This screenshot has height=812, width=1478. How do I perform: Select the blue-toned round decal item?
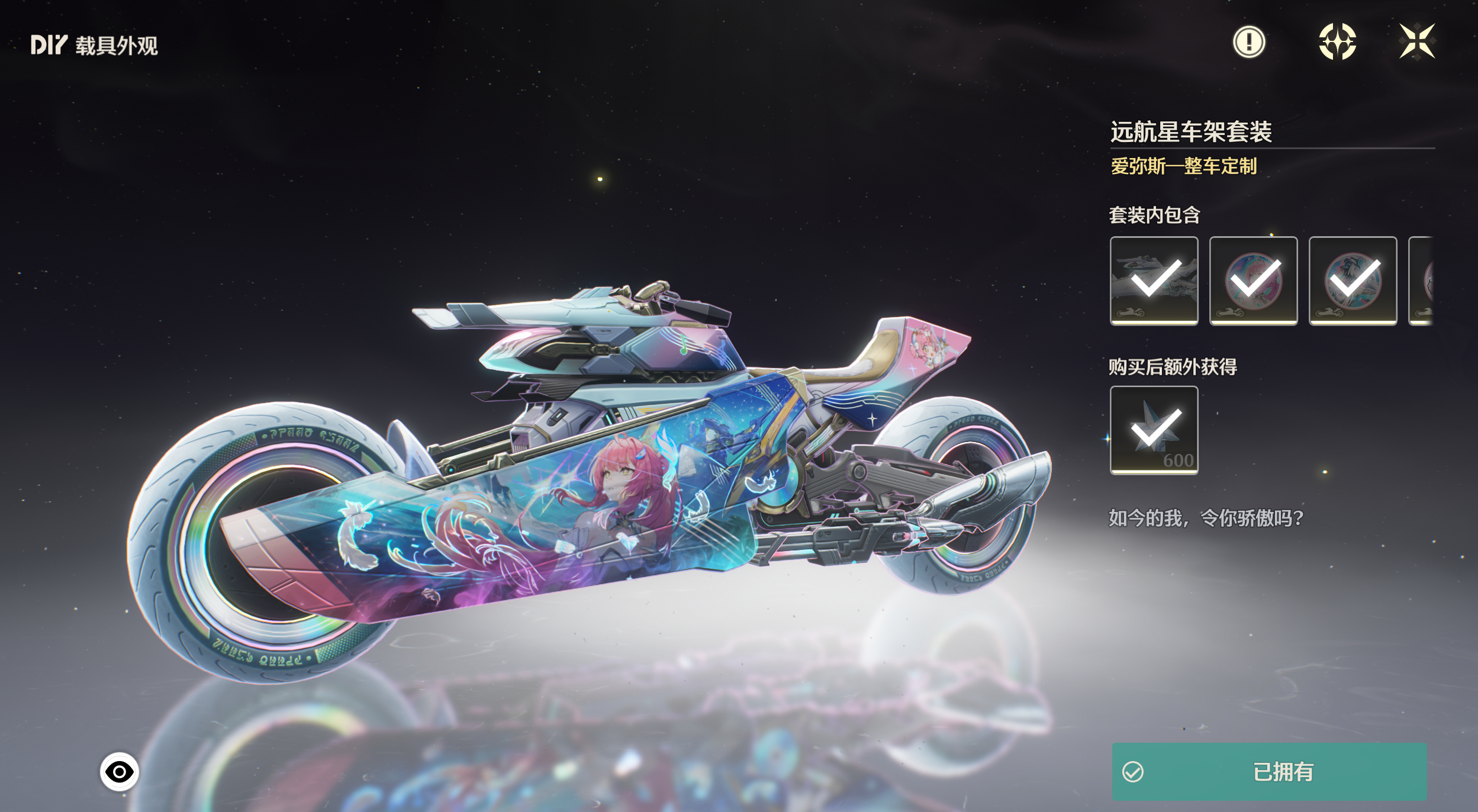point(1353,281)
